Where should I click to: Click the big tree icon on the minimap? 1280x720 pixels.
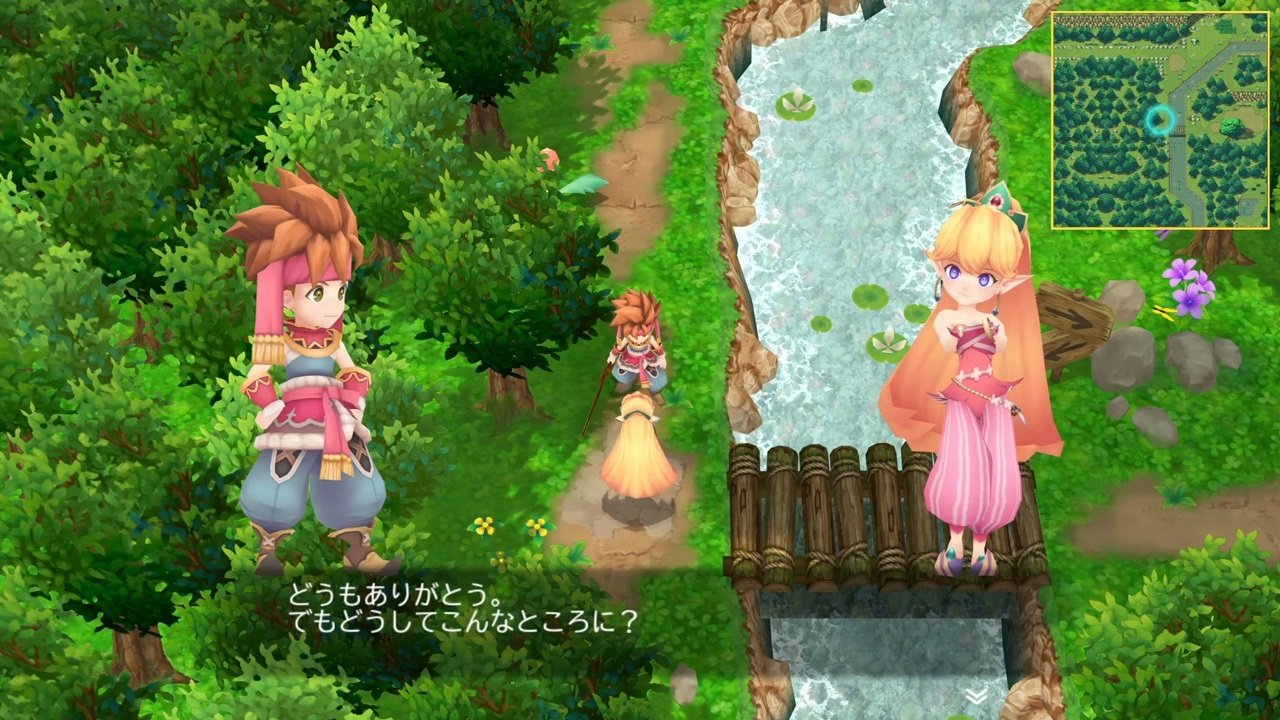point(1232,126)
